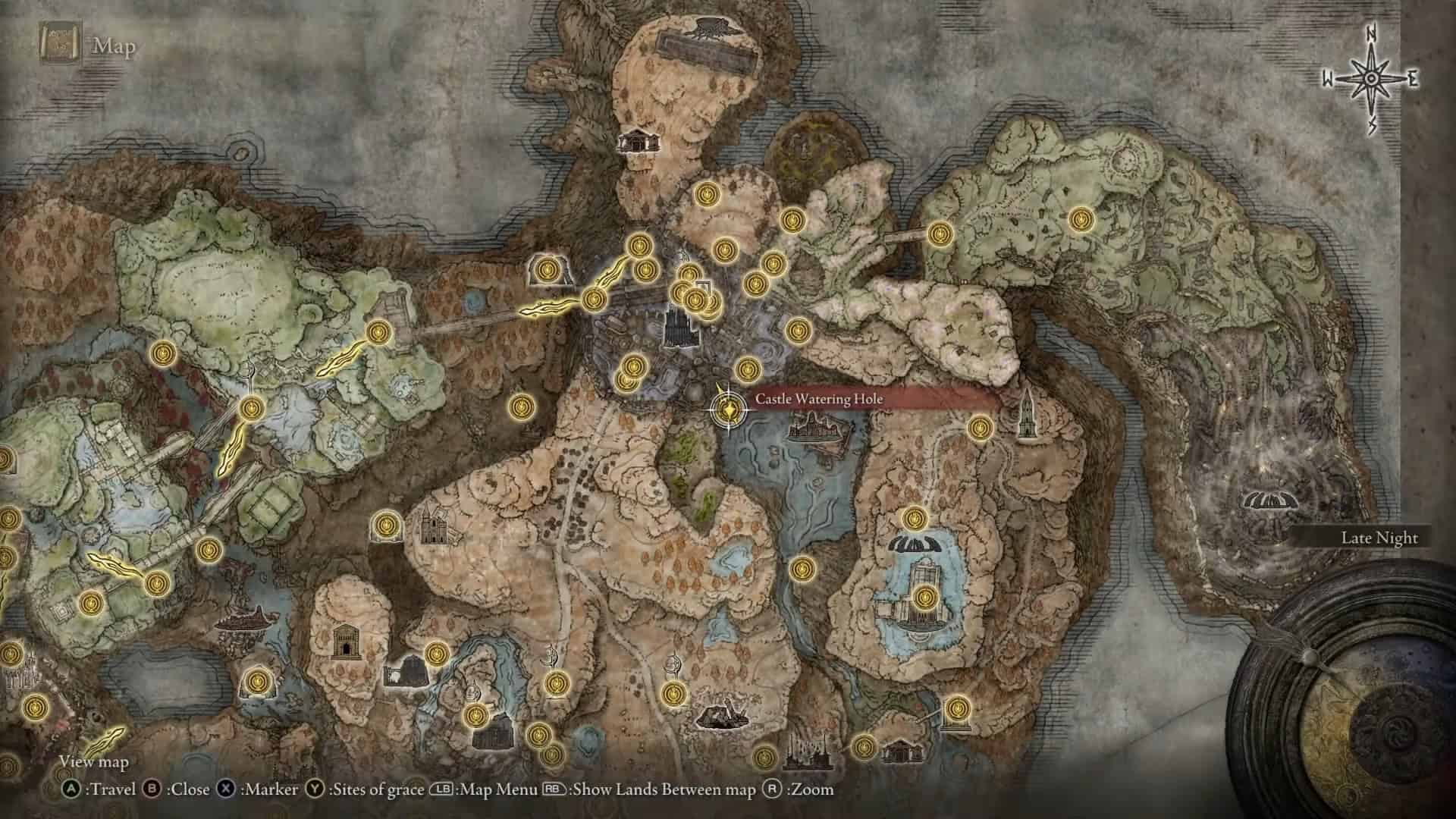Select the glowing site of grace coin near the lake

coord(924,598)
